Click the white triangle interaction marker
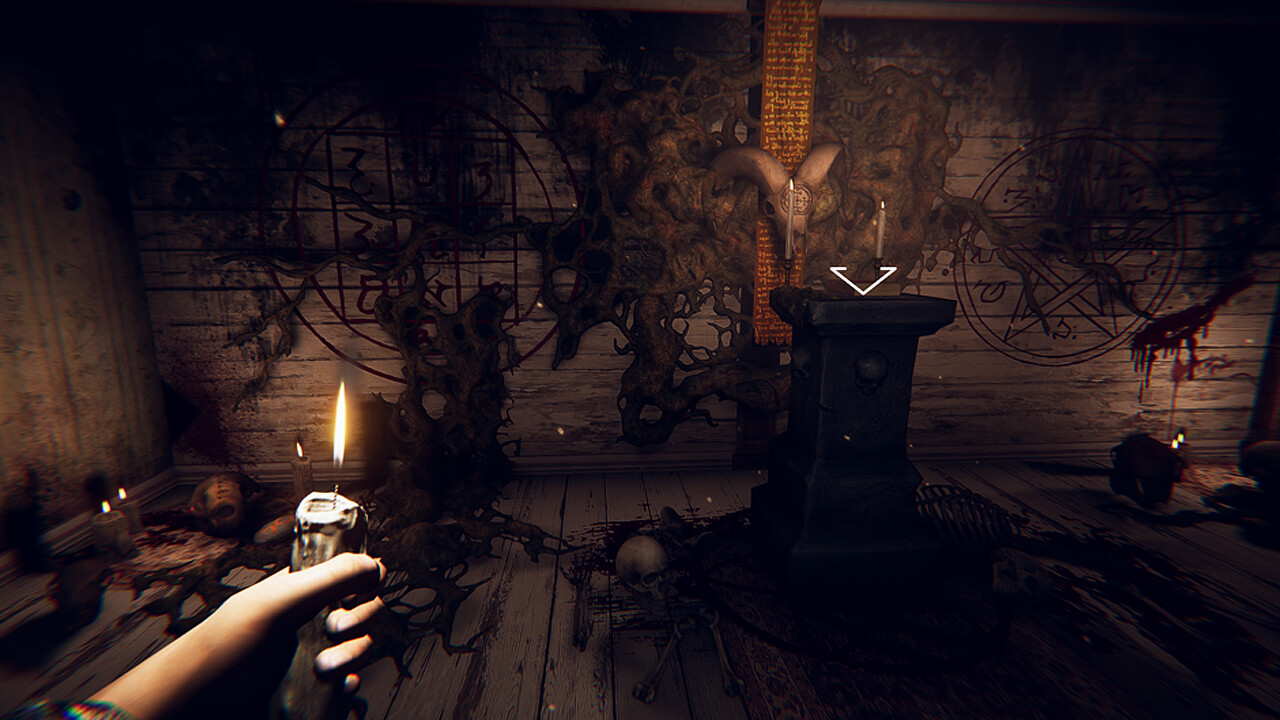Image resolution: width=1280 pixels, height=720 pixels. (x=862, y=279)
